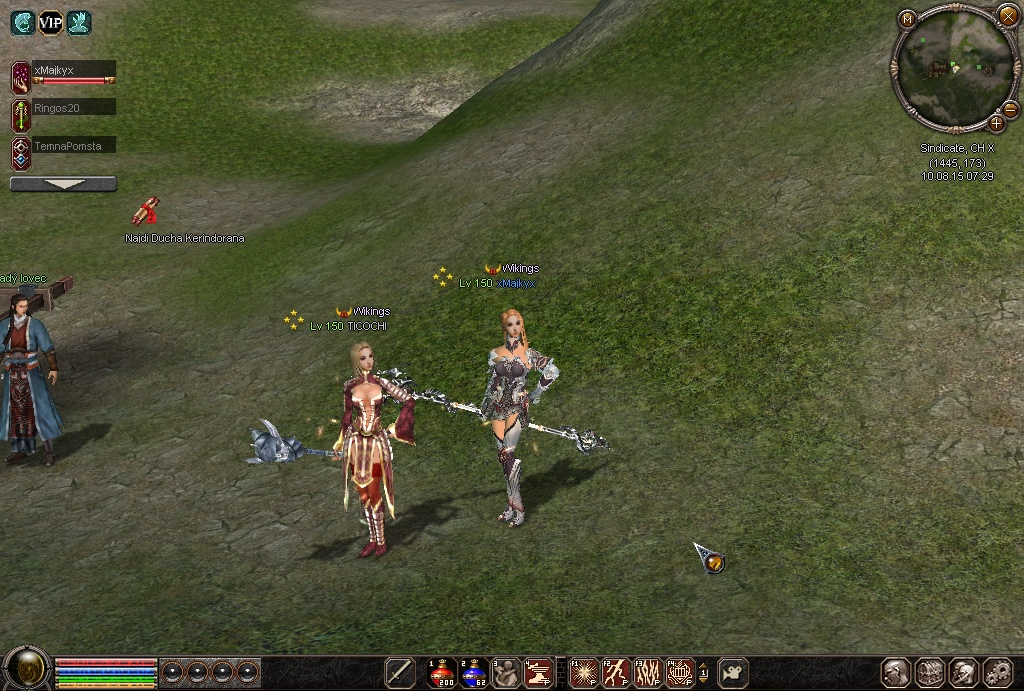Zoom in the minimap
1024x691 pixels.
coord(996,123)
